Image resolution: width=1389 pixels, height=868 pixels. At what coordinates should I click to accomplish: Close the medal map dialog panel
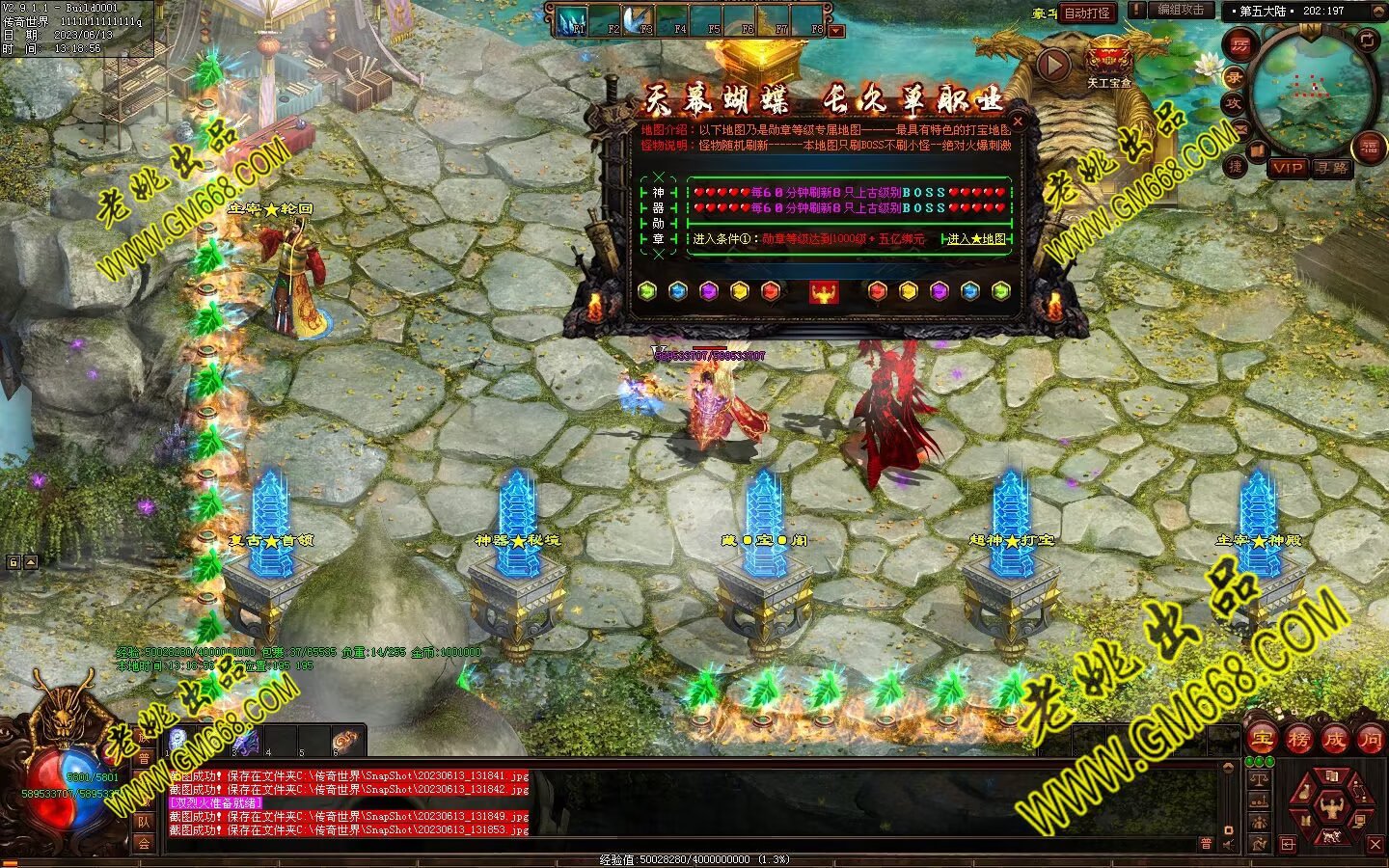1017,122
